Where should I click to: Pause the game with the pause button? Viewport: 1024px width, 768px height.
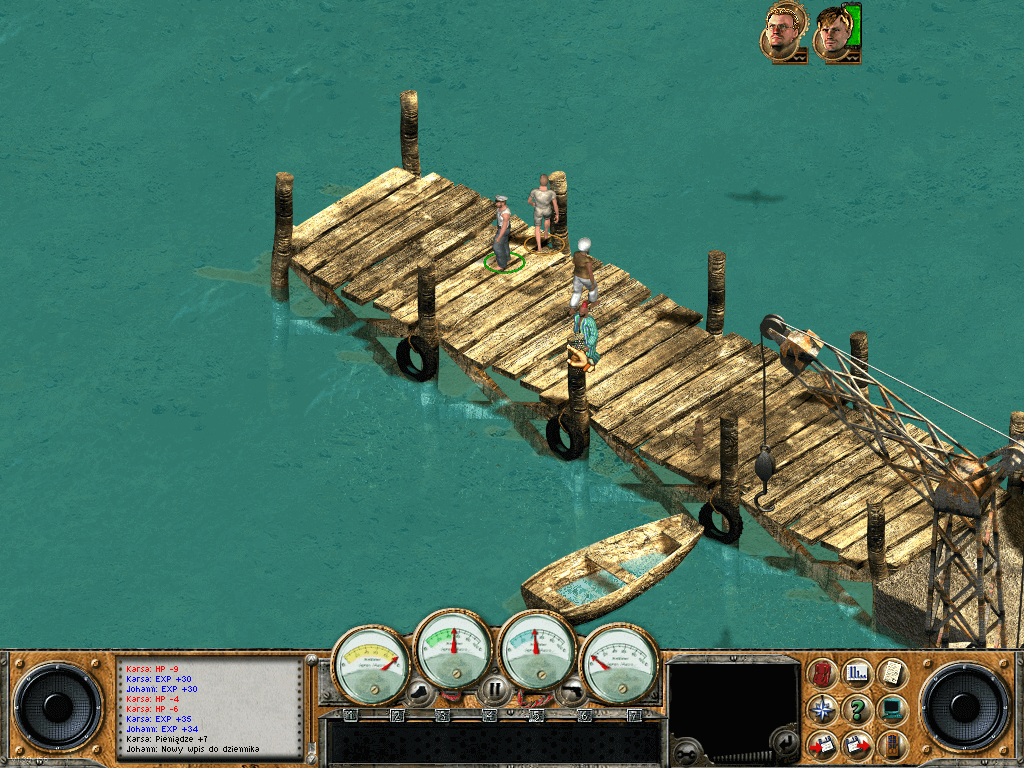(x=494, y=689)
